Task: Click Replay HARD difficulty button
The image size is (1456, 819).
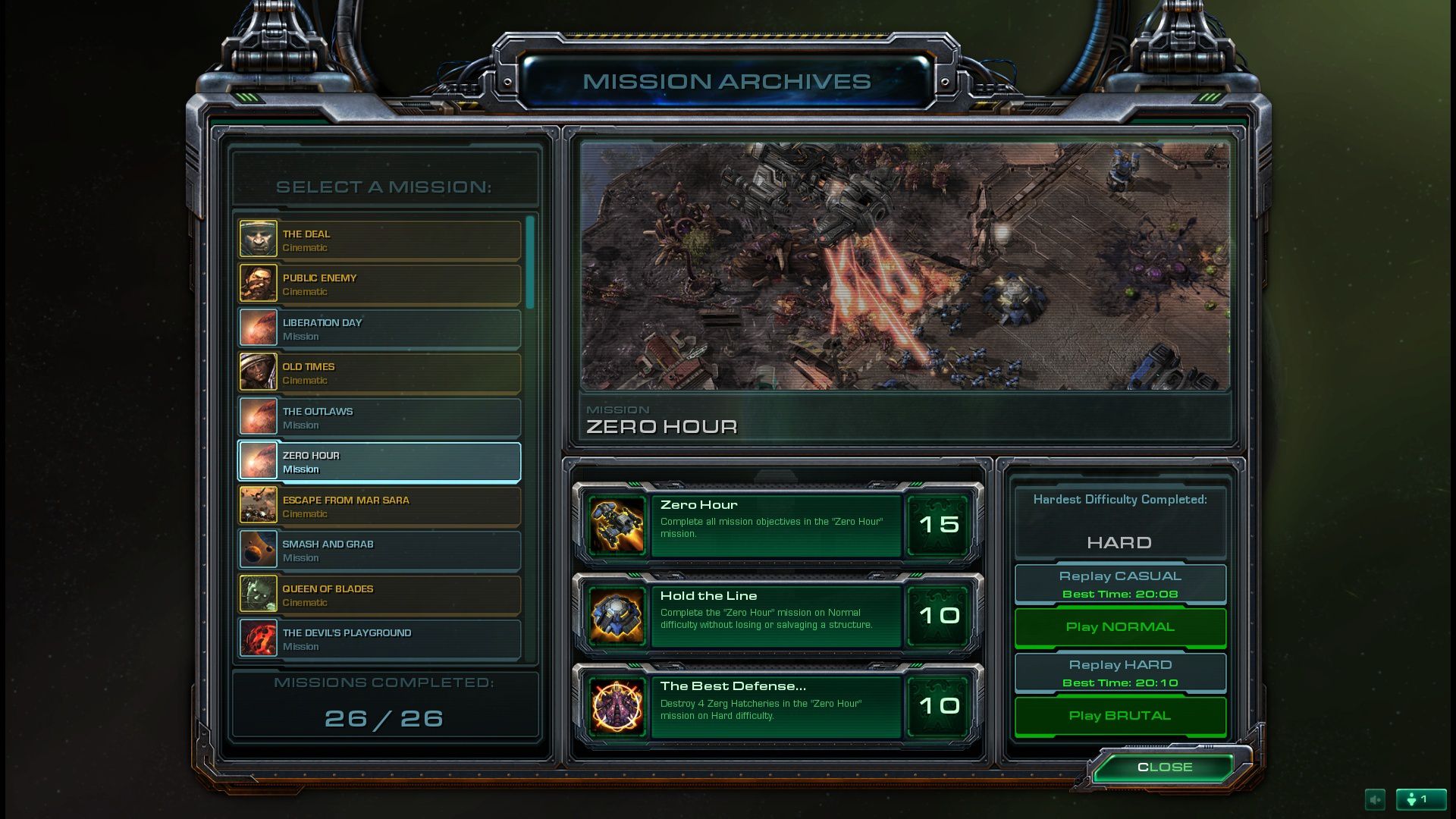Action: pyautogui.click(x=1120, y=673)
